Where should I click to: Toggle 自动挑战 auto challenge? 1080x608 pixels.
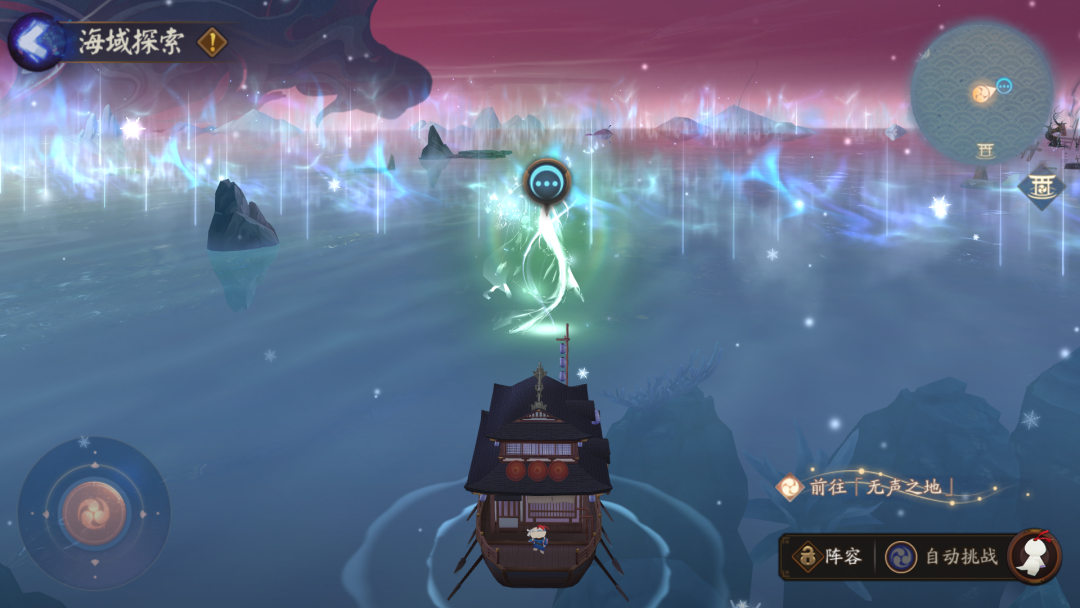coord(942,557)
